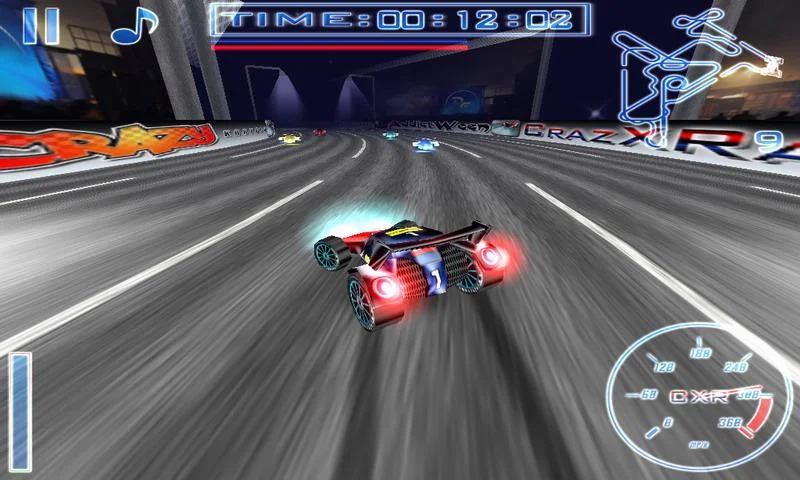Pause the race

(40, 26)
